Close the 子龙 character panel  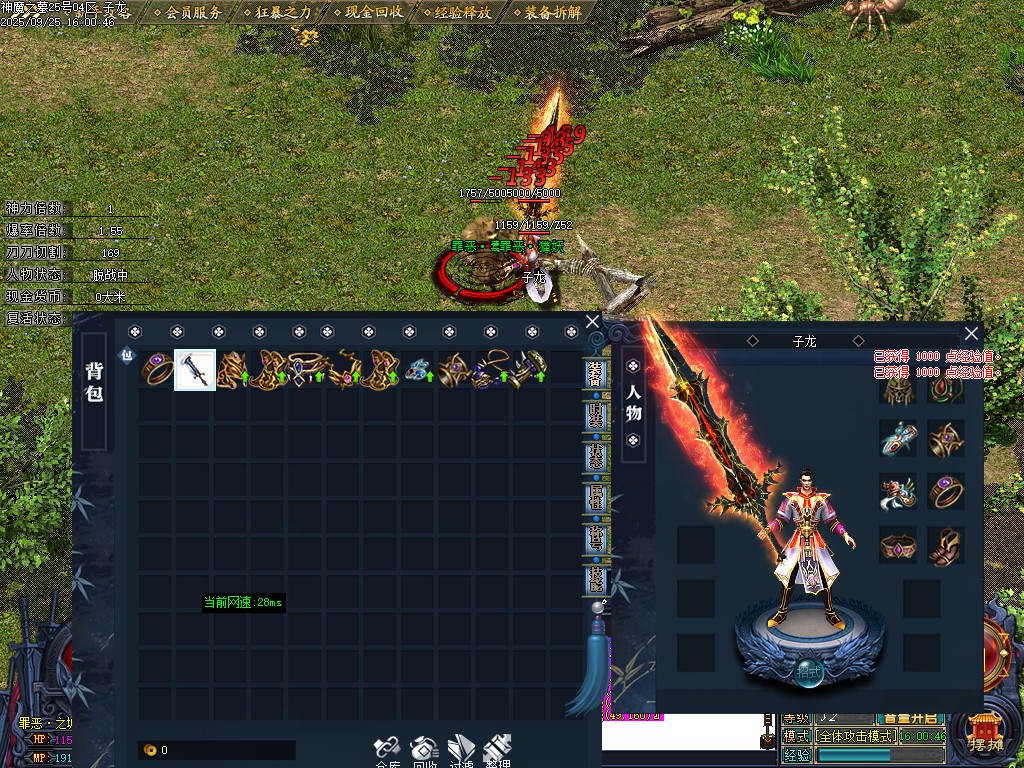click(971, 334)
